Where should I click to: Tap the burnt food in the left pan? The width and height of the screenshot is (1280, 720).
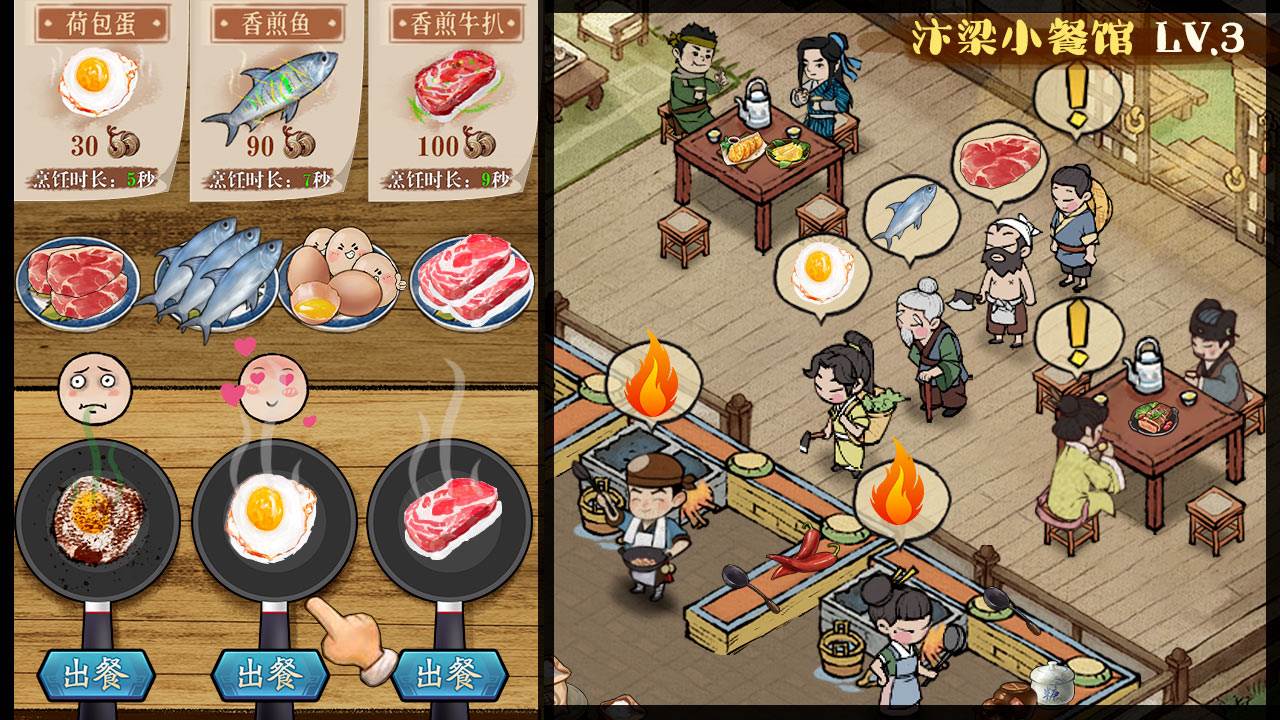(x=100, y=515)
